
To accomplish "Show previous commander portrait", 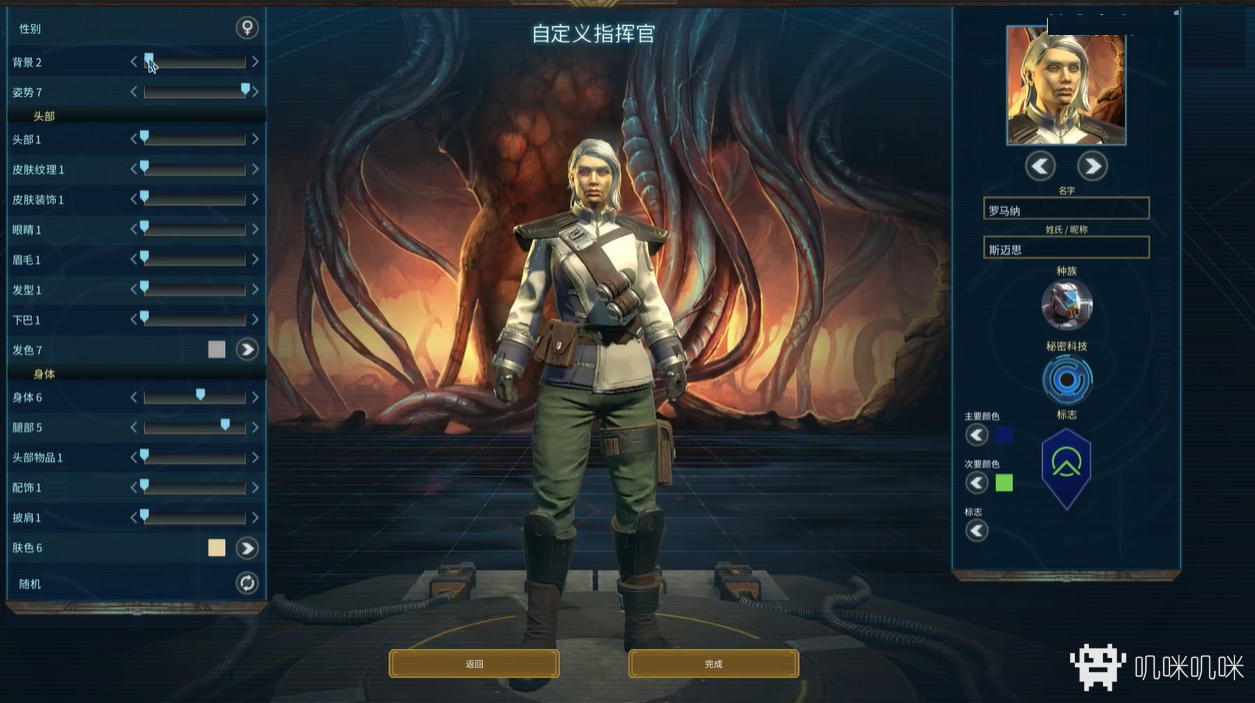I will pos(1040,166).
